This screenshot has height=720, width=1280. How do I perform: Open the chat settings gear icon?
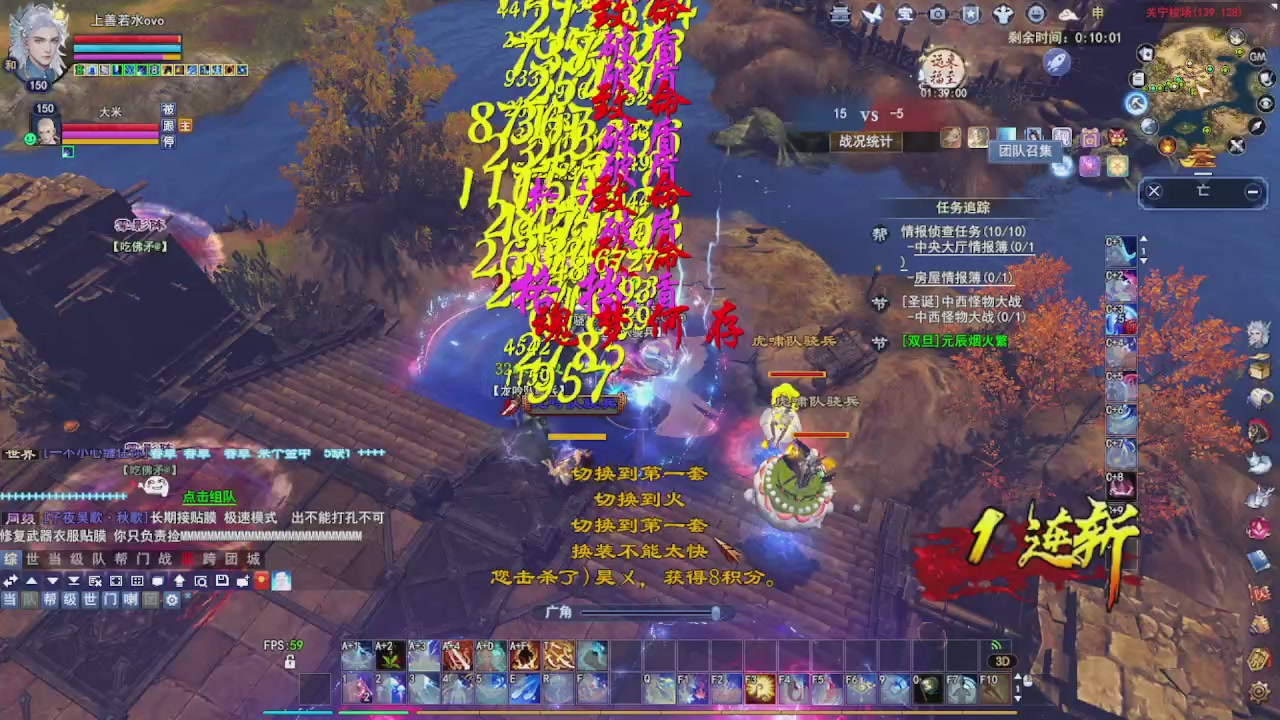pyautogui.click(x=172, y=599)
